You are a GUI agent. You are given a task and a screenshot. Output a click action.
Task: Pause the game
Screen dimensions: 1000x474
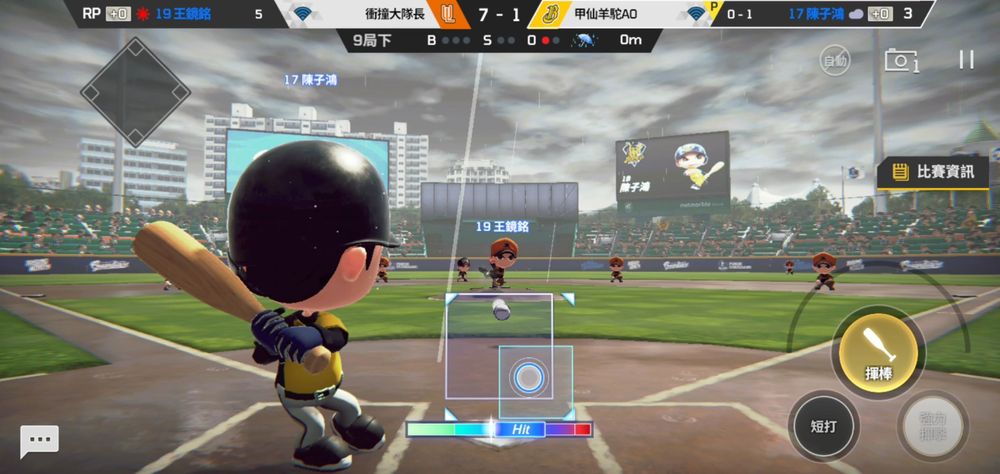[x=966, y=60]
